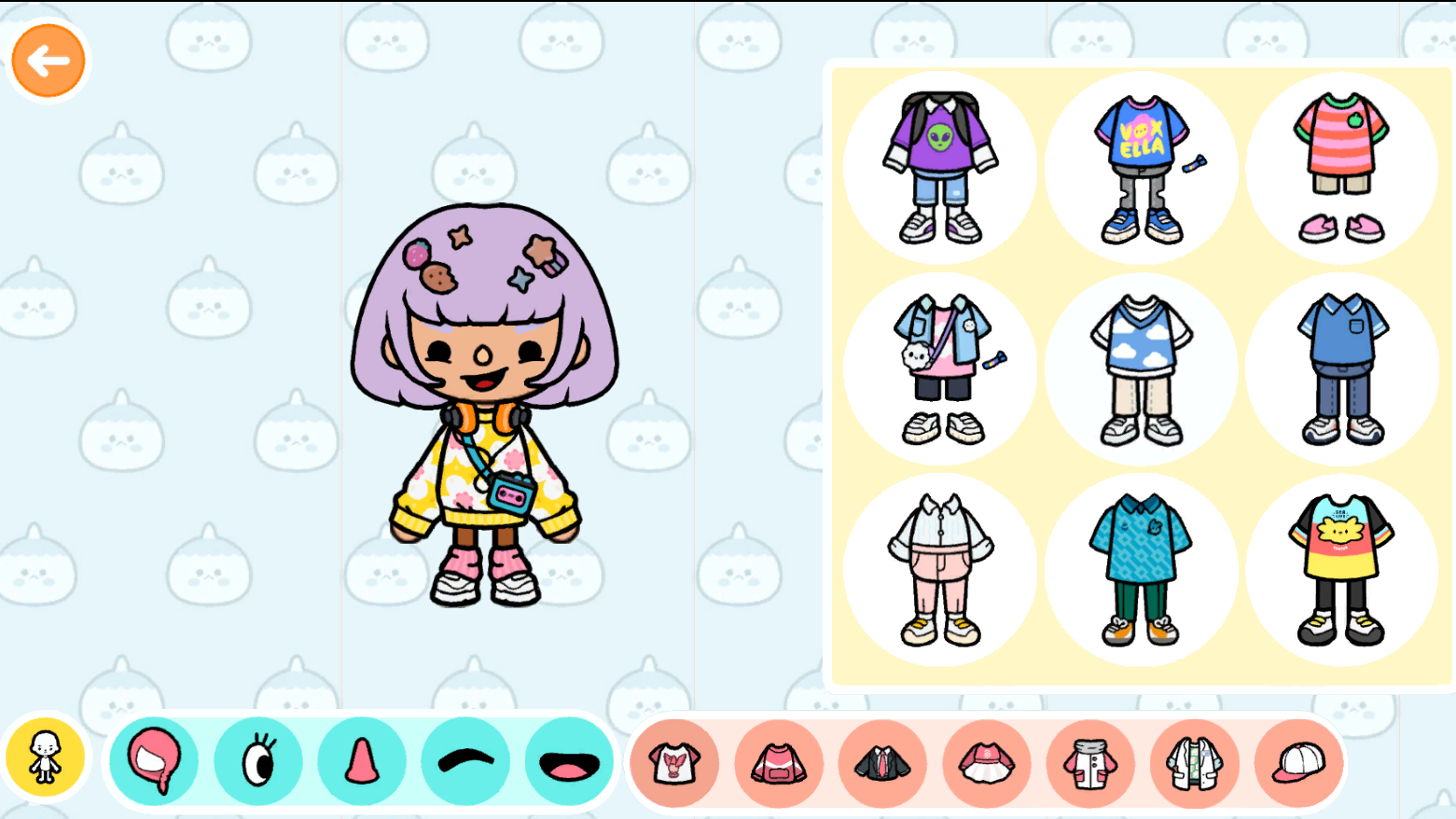This screenshot has width=1456, height=819.
Task: Choose the dress clothing category
Action: [x=985, y=761]
